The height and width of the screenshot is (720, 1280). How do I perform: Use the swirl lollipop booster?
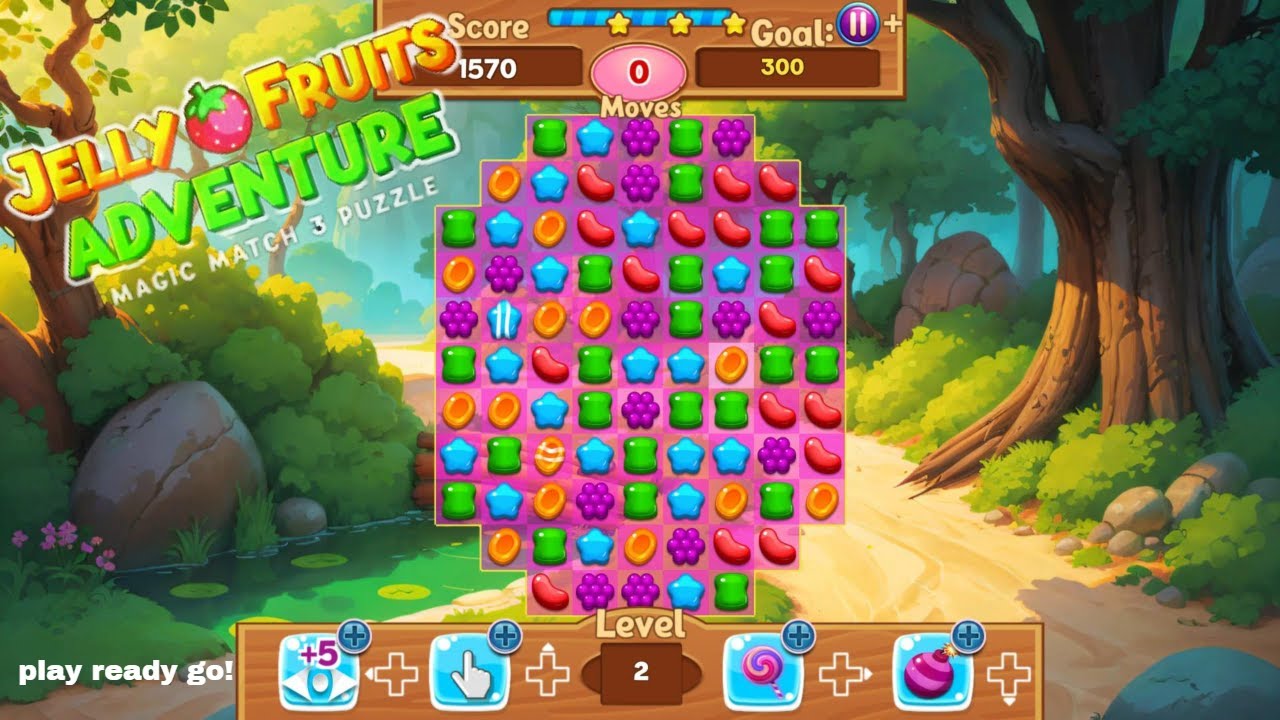pyautogui.click(x=762, y=672)
